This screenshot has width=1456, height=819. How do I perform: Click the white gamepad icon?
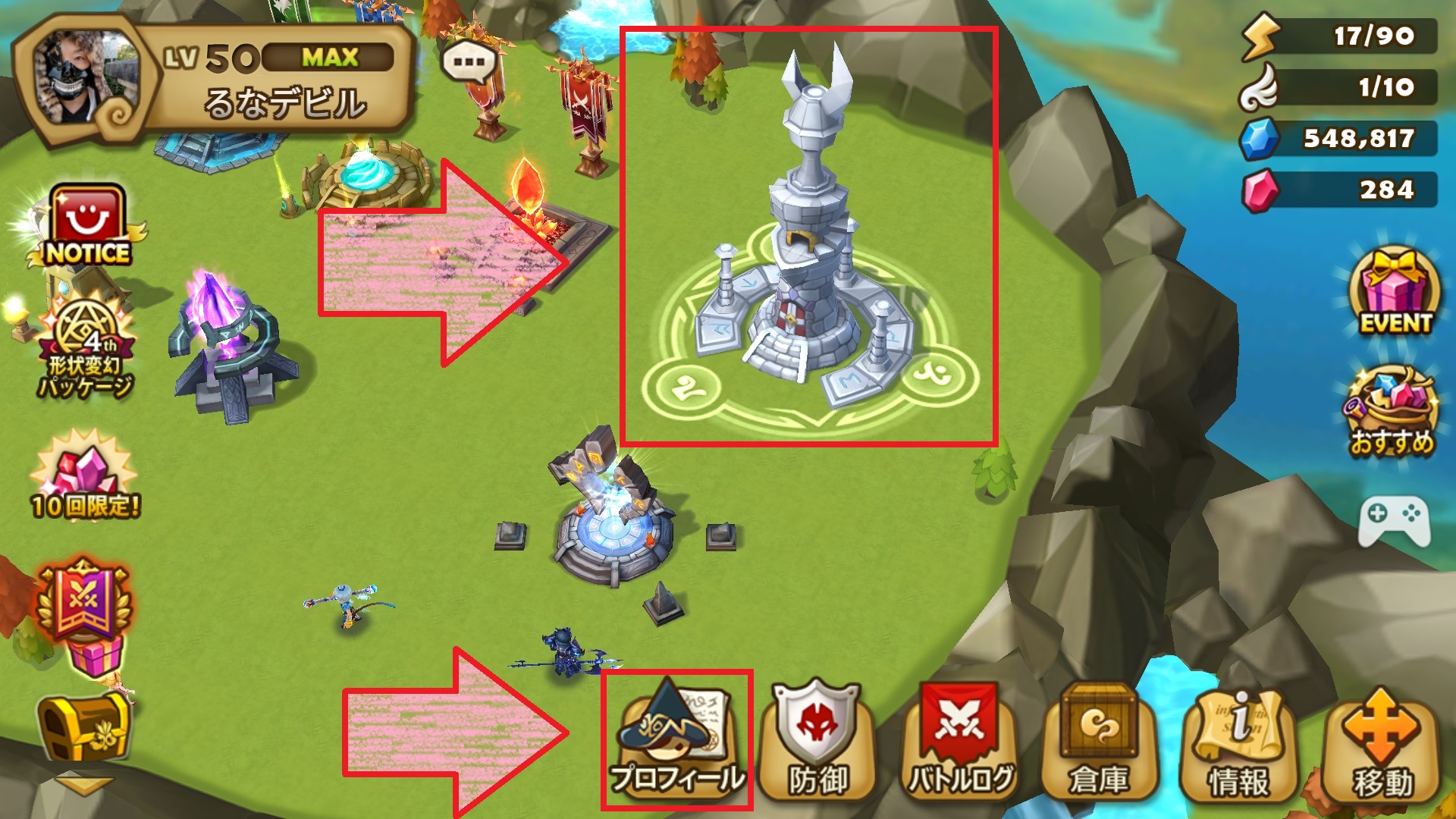pos(1394,520)
